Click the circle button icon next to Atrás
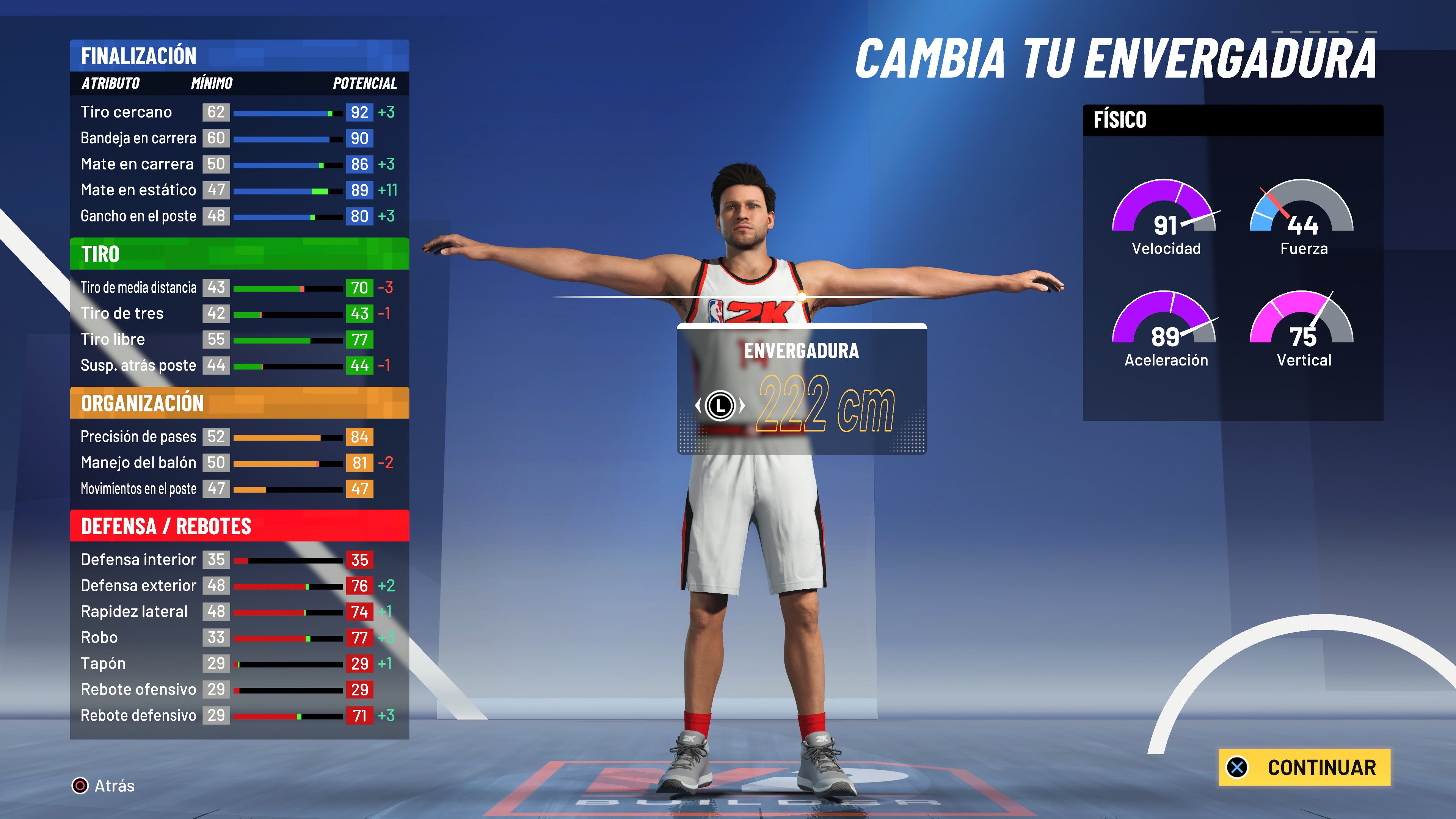1456x819 pixels. (x=80, y=786)
